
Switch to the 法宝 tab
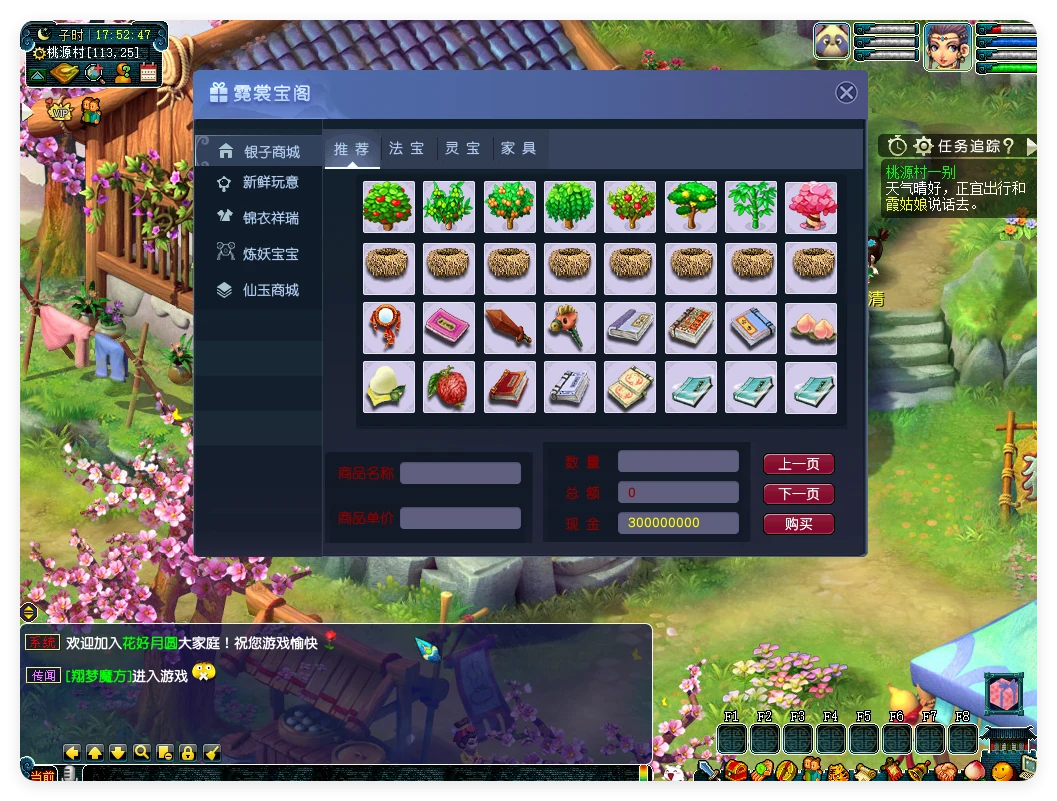pos(406,149)
